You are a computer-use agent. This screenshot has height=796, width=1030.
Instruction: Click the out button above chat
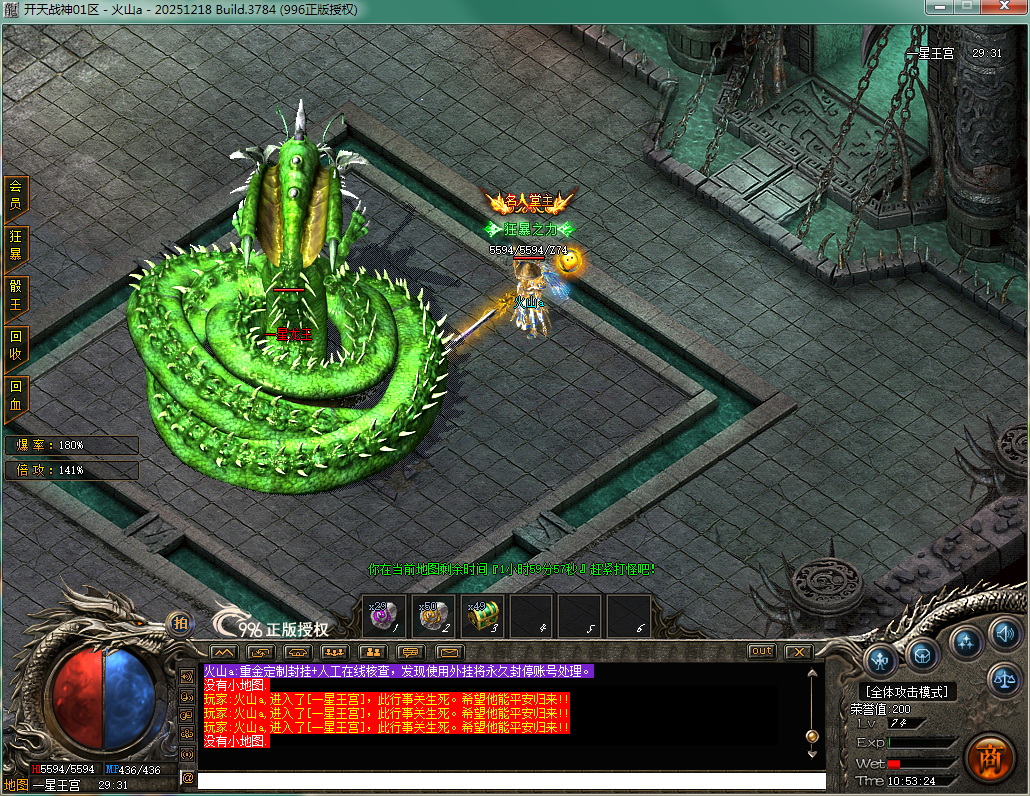pyautogui.click(x=762, y=651)
